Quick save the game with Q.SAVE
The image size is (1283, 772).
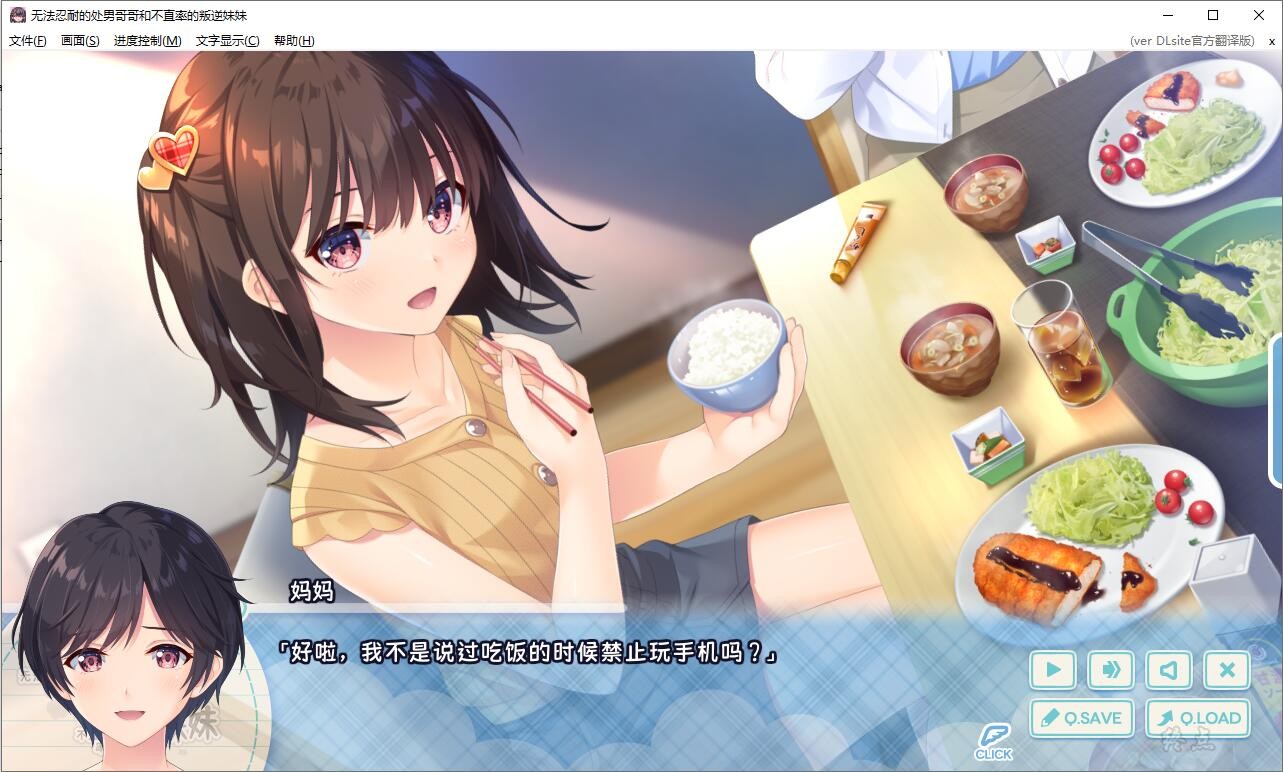point(1081,718)
